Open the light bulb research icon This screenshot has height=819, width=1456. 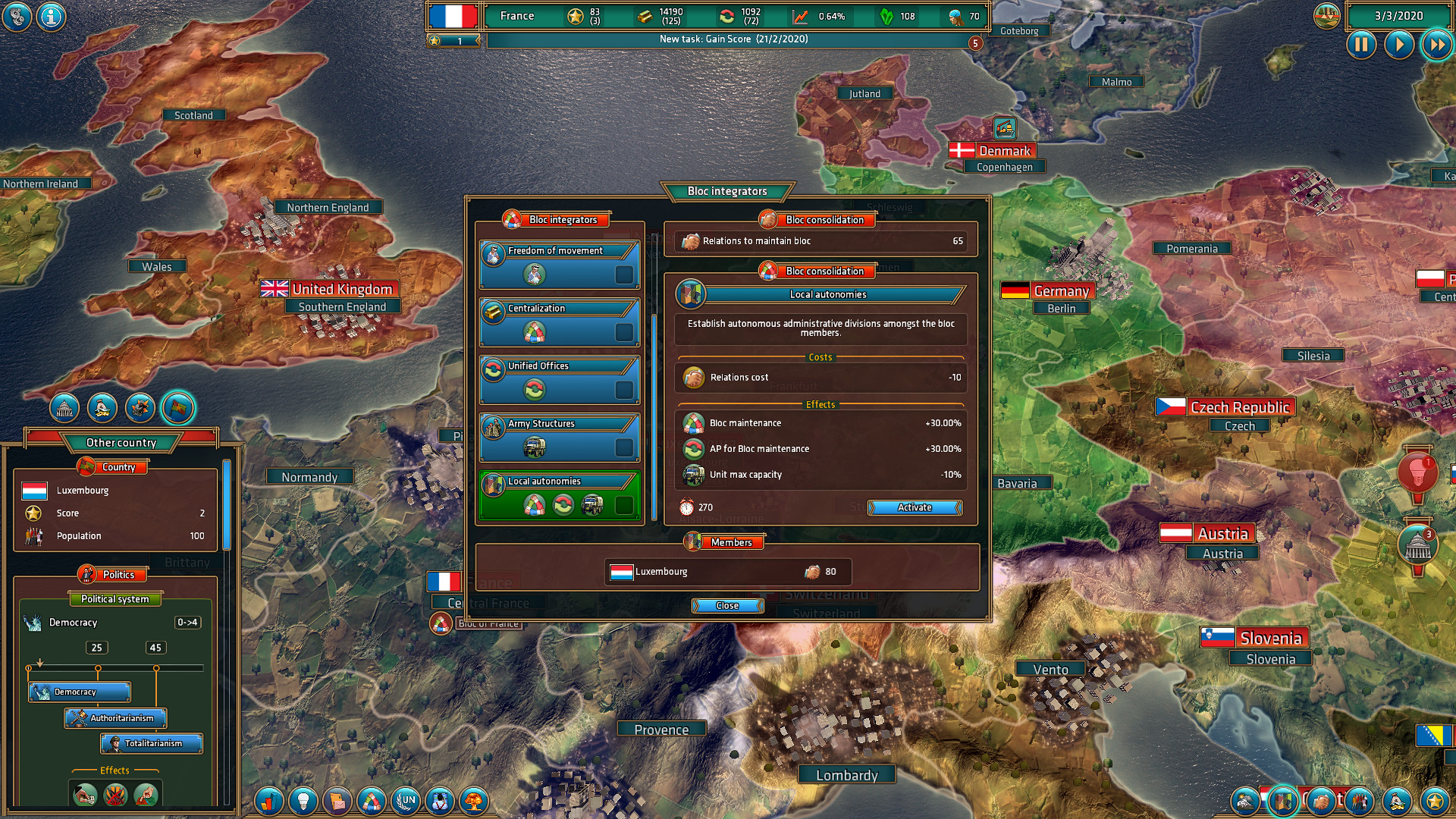[302, 802]
